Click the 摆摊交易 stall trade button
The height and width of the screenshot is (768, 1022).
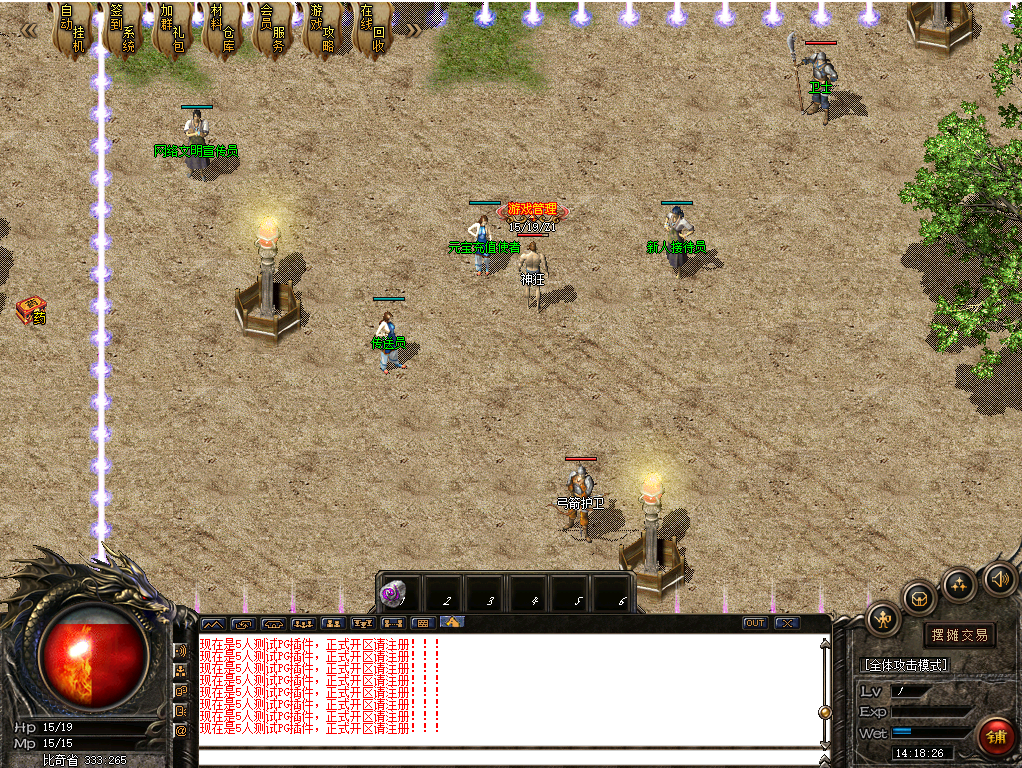click(x=959, y=635)
